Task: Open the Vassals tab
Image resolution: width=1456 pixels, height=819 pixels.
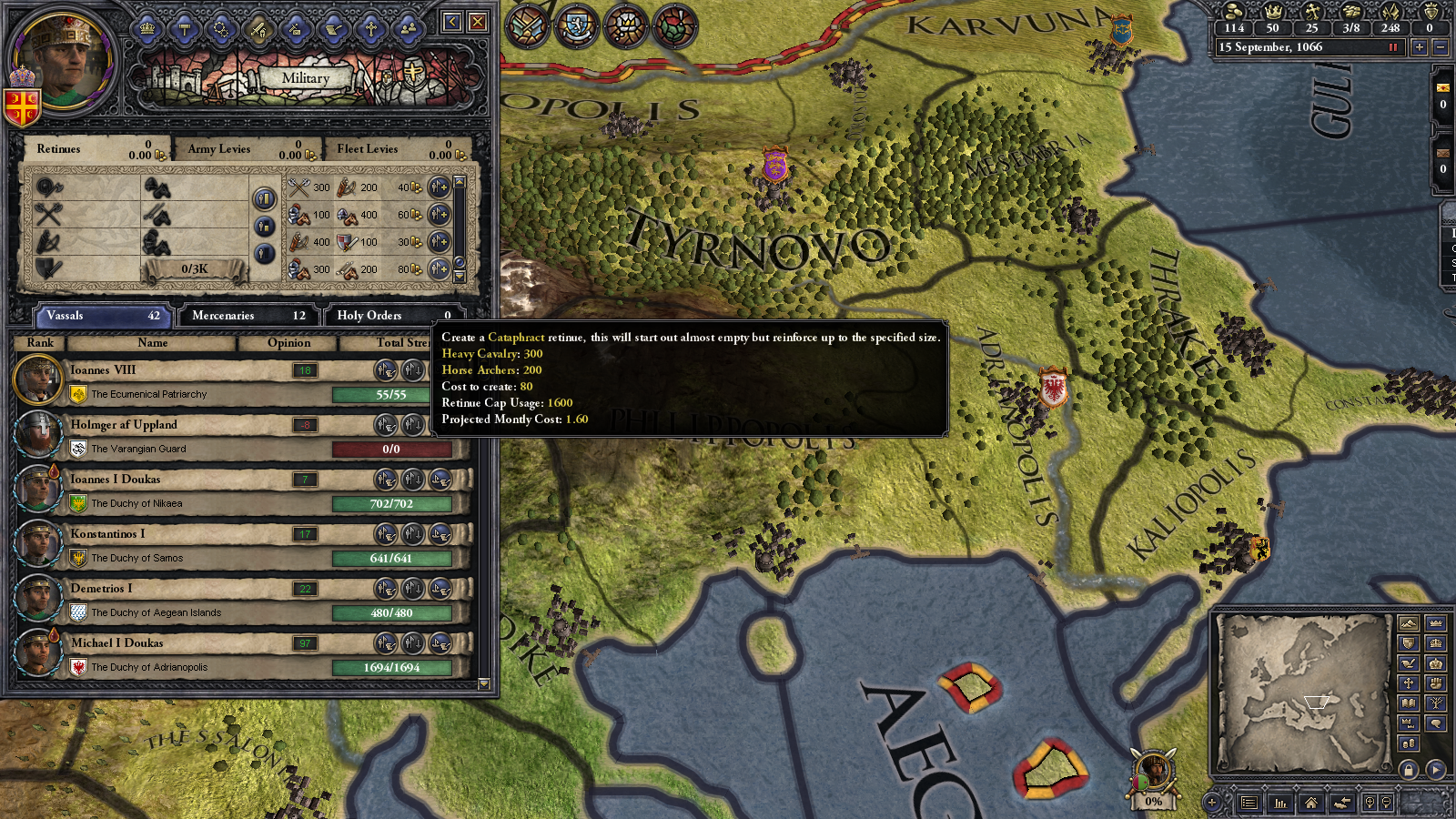Action: coord(102,316)
